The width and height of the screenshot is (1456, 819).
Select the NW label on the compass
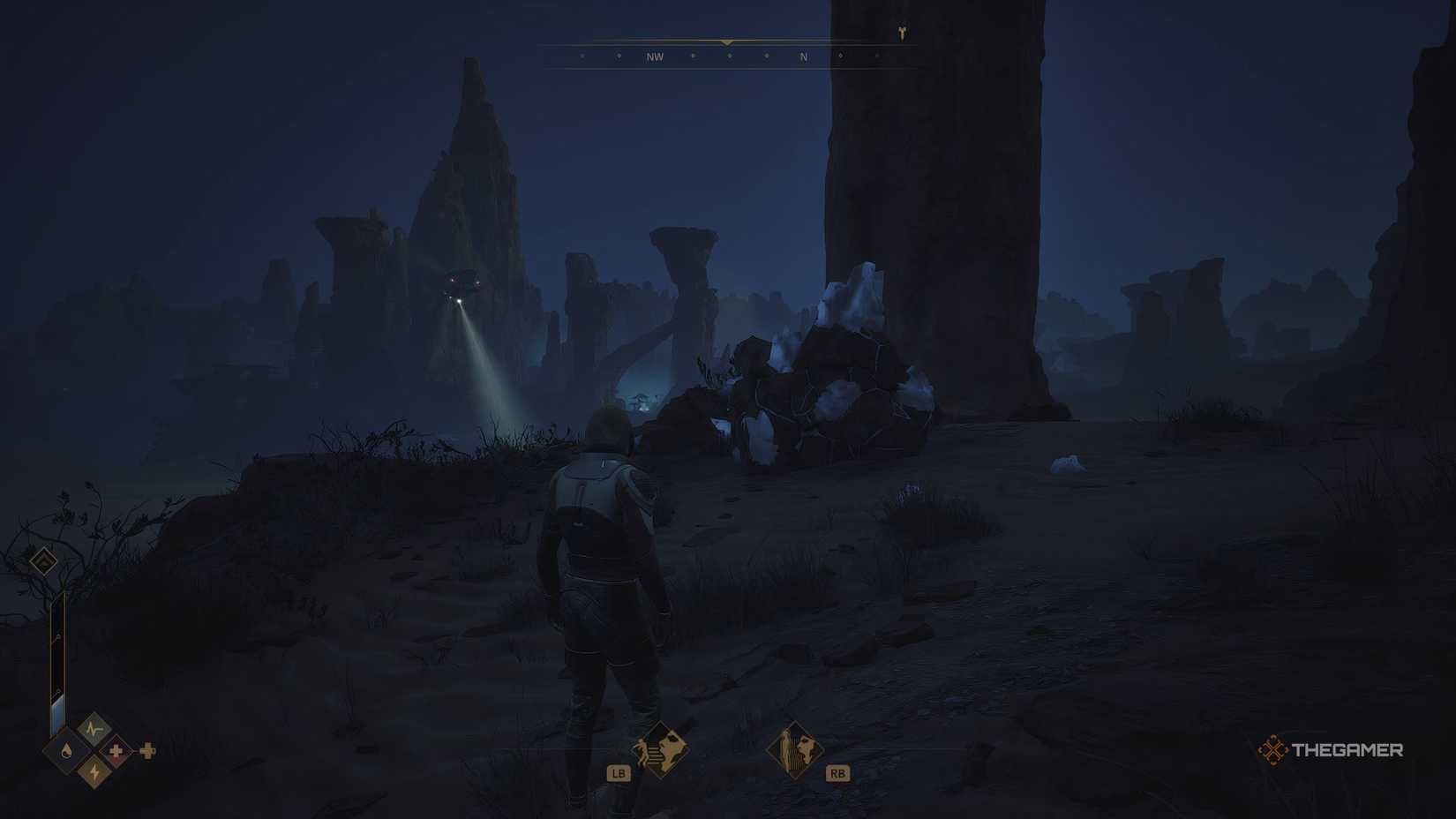(655, 56)
